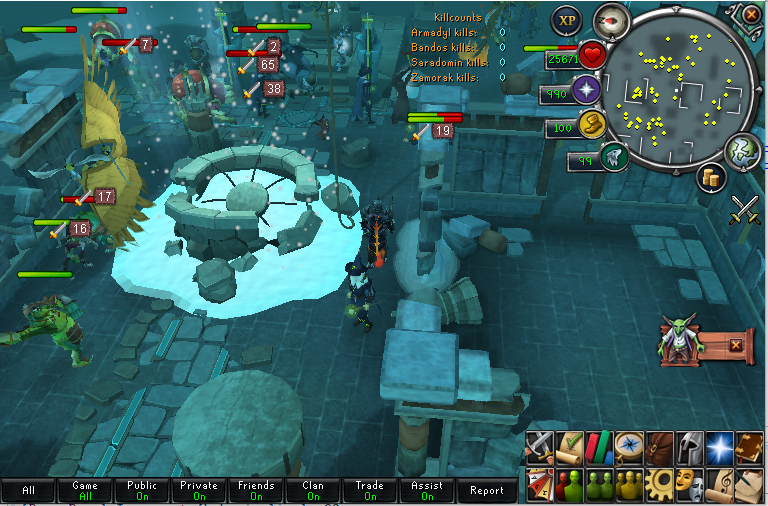Open the money pouch coins icon
Image resolution: width=768 pixels, height=506 pixels.
(x=713, y=177)
